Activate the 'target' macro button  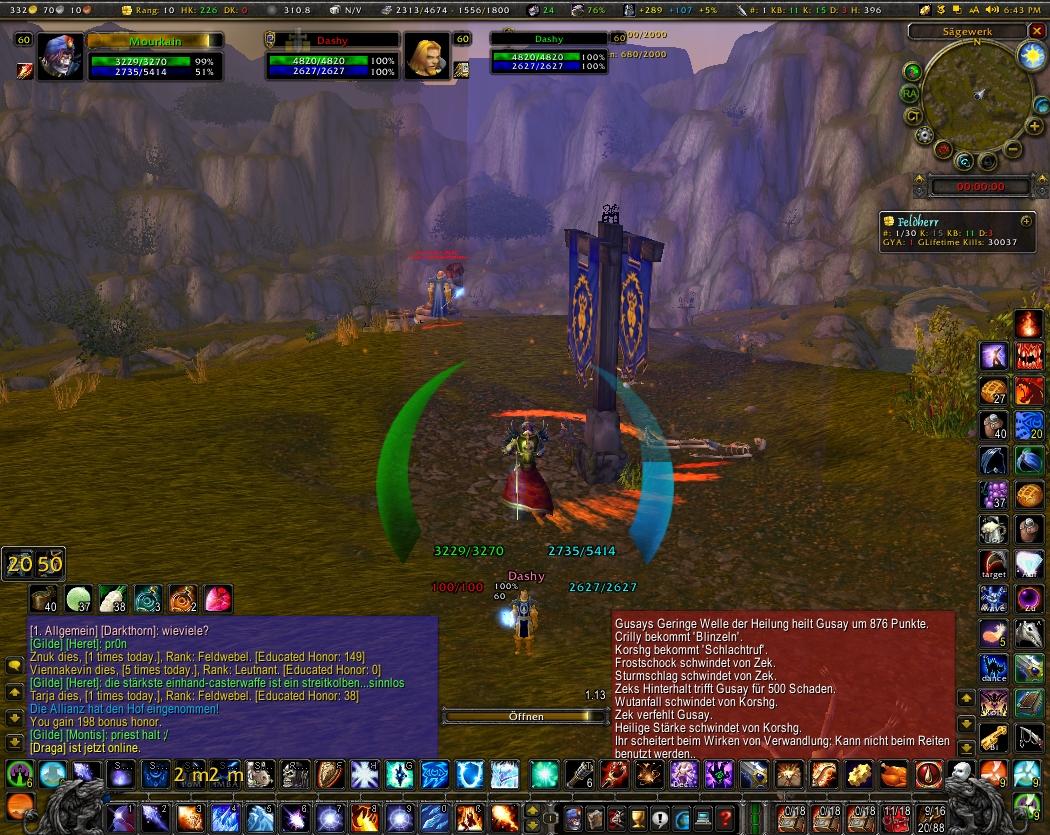(994, 564)
